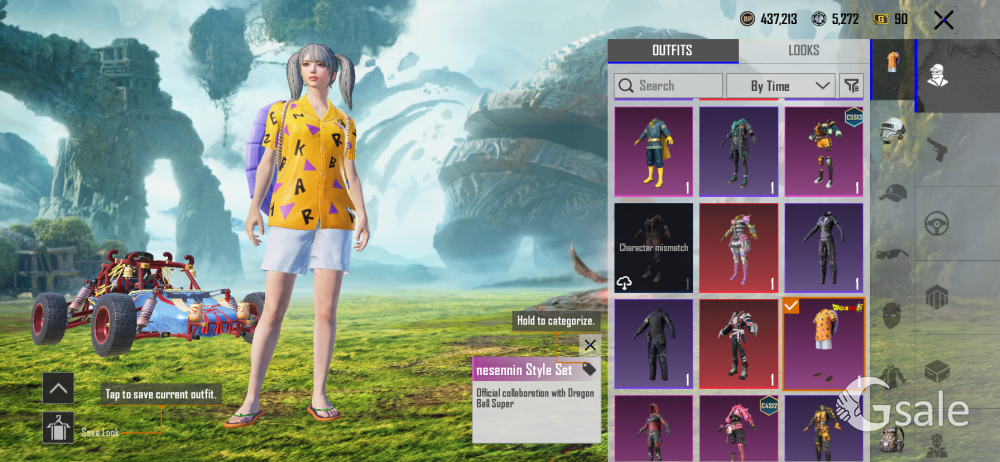The image size is (1000, 462).
Task: Switch to the Outfits tab
Action: [672, 51]
